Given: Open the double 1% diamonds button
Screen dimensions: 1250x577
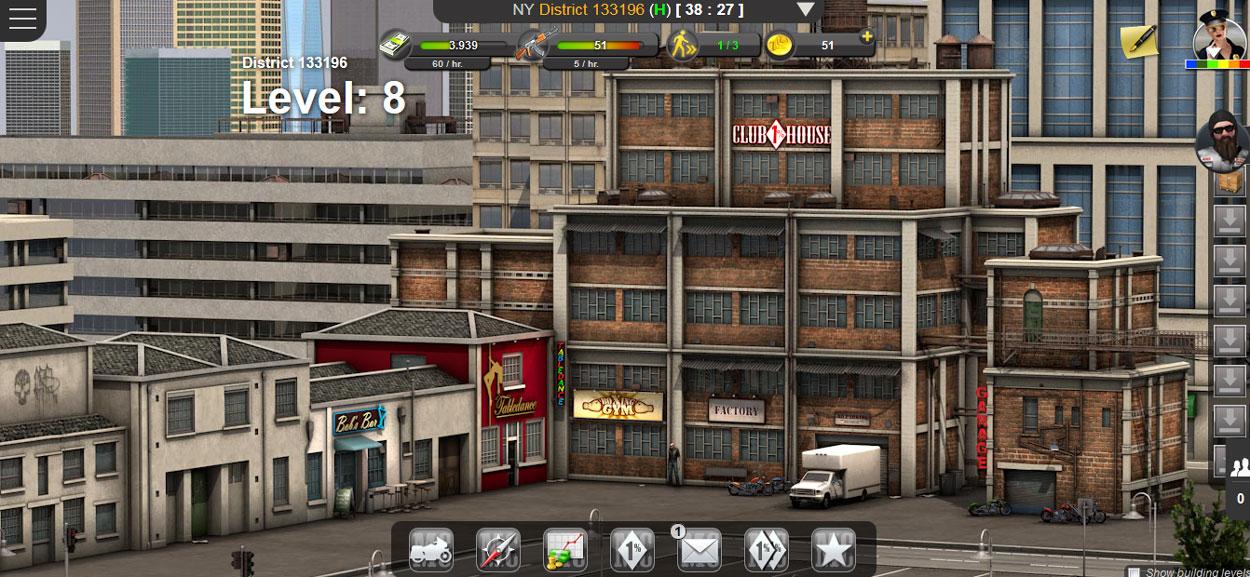Looking at the screenshot, I should click(x=766, y=549).
